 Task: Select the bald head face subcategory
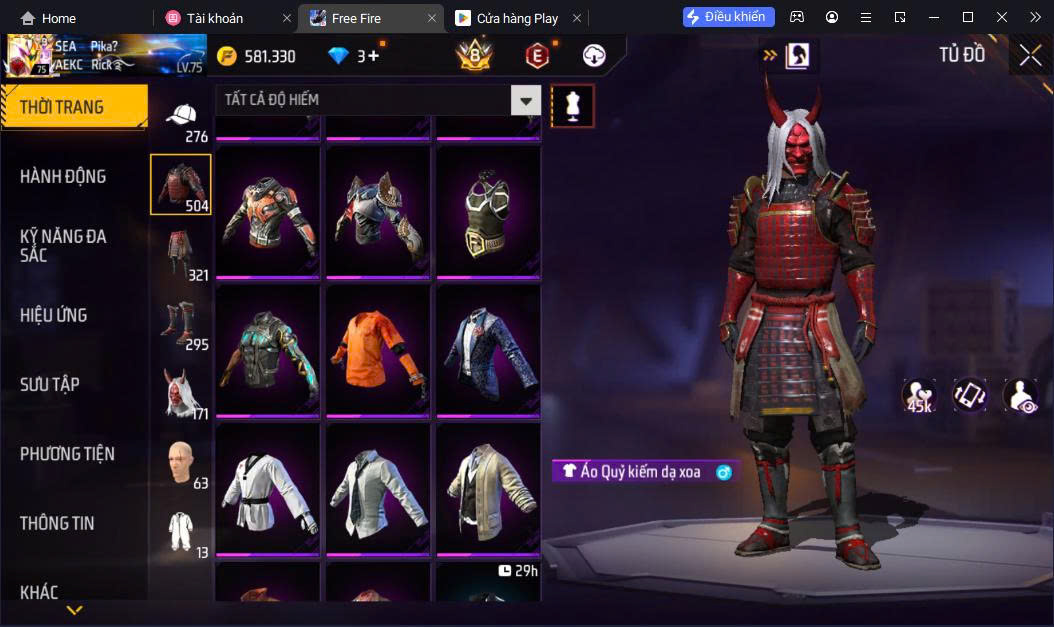[181, 462]
